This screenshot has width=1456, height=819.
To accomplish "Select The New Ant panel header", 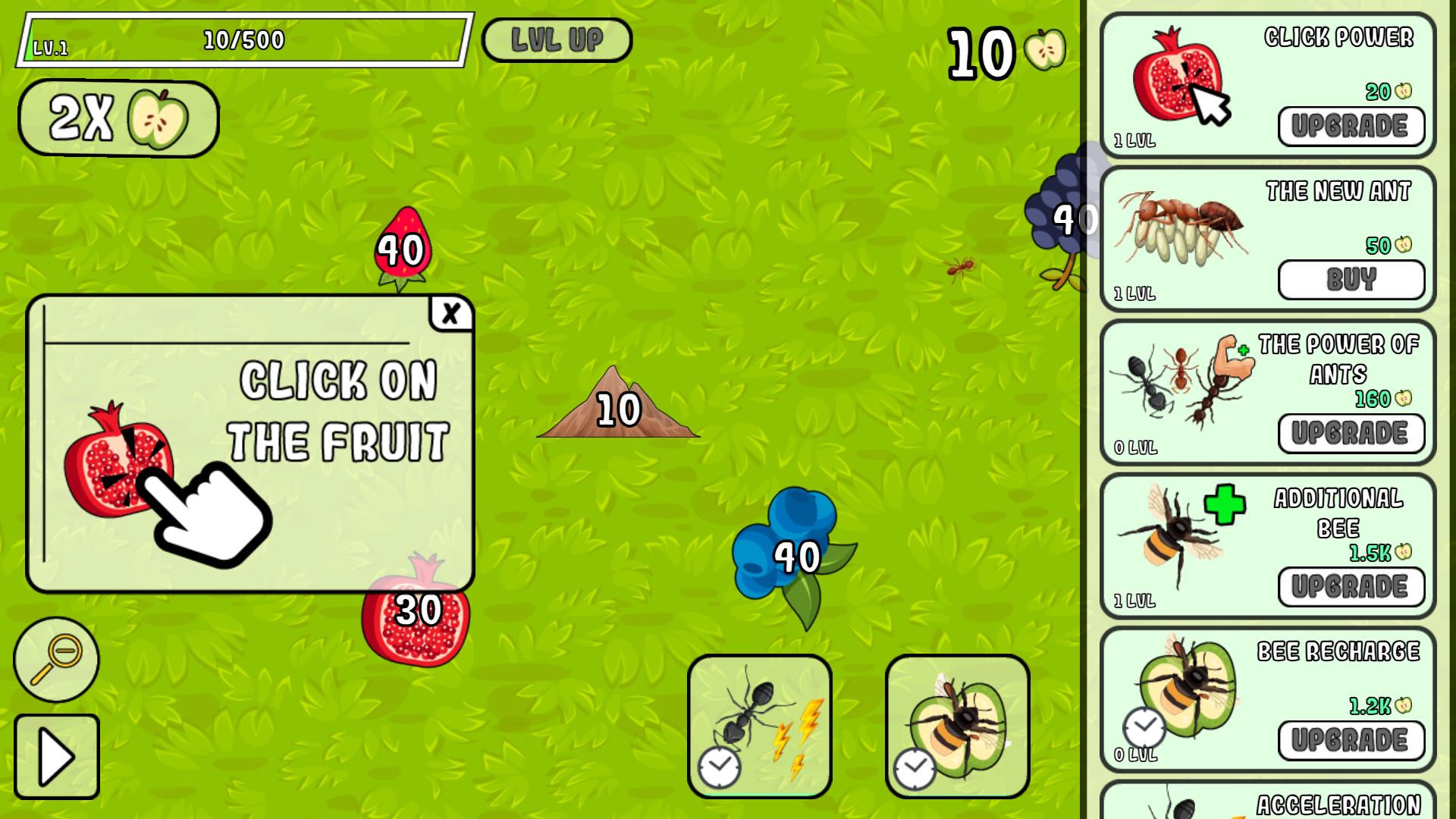I will (x=1339, y=191).
